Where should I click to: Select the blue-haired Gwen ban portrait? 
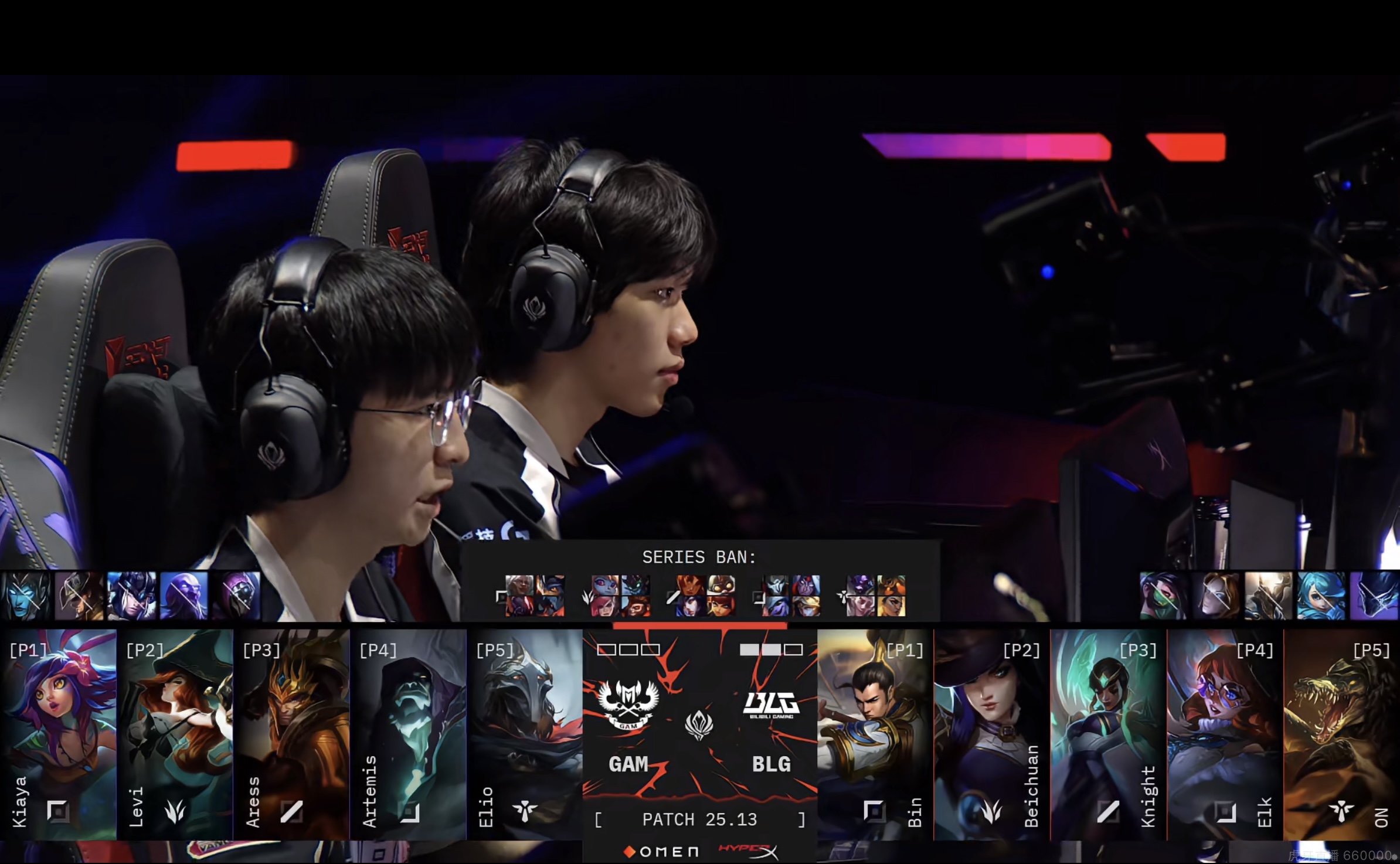pos(1321,596)
